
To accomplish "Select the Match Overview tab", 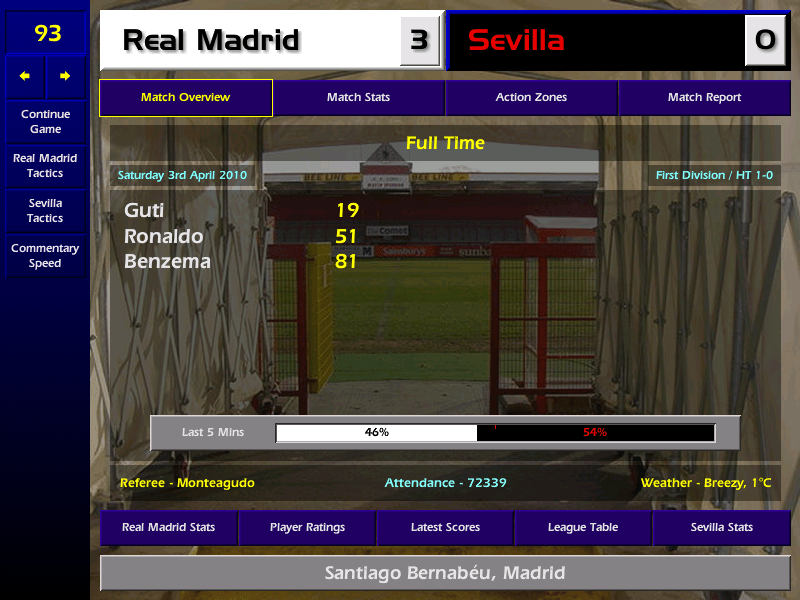I will [x=185, y=98].
